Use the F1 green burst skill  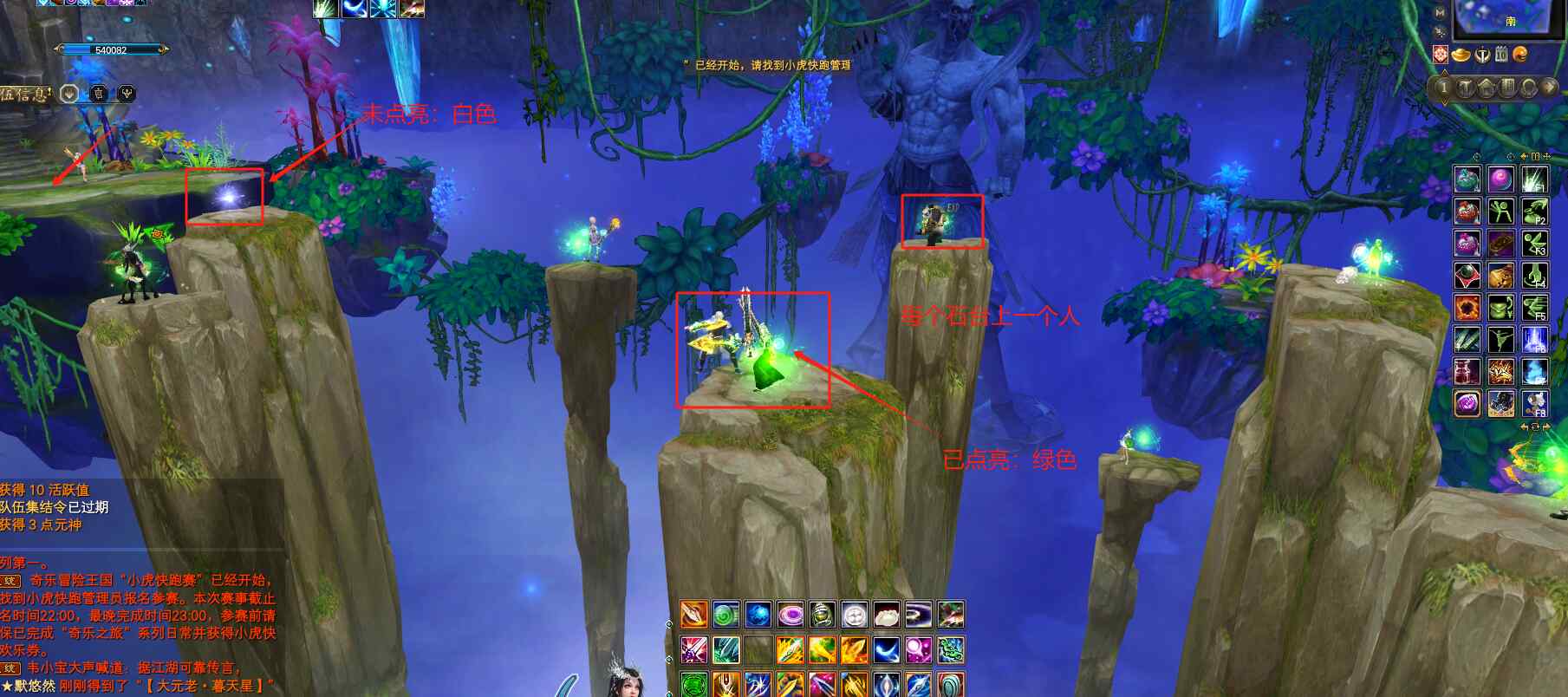click(1535, 179)
